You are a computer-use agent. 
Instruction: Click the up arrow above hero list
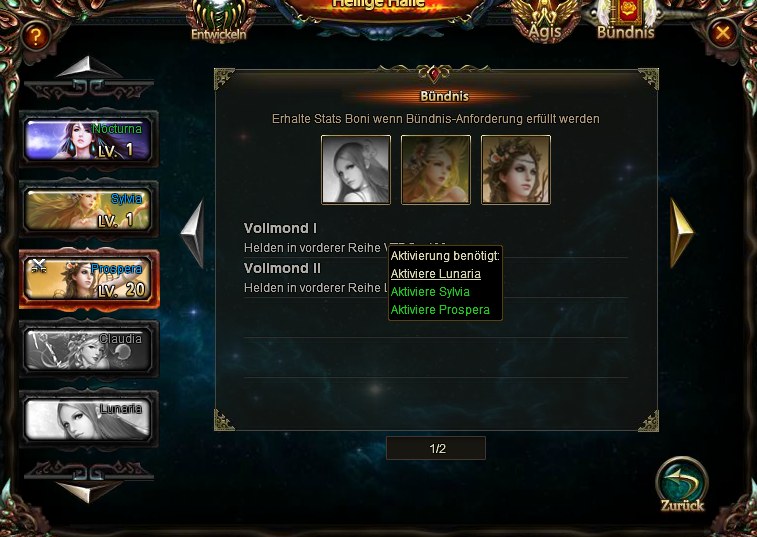88,68
